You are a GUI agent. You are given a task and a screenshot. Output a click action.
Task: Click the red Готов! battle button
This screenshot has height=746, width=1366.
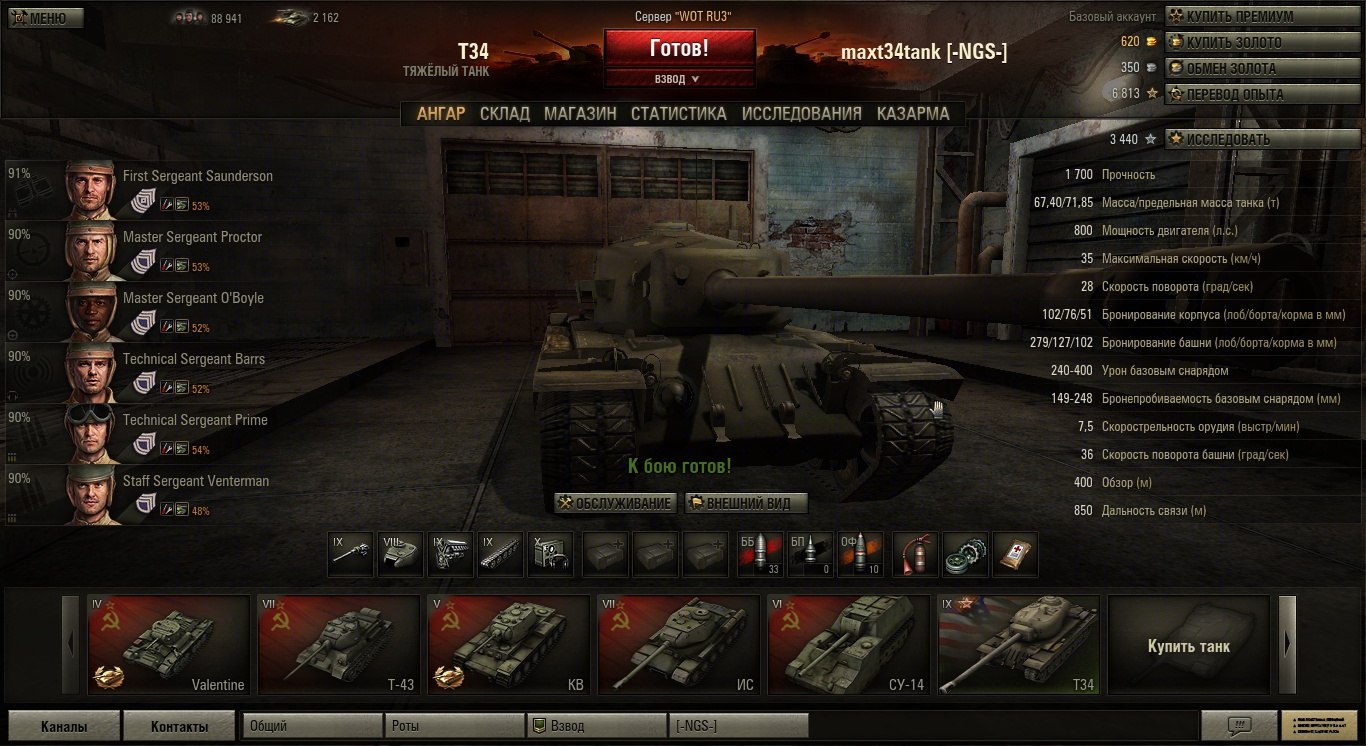click(x=679, y=47)
